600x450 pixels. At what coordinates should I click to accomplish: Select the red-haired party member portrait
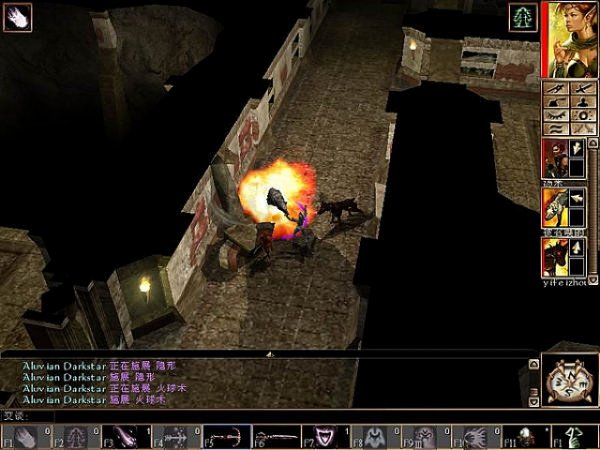click(x=555, y=160)
